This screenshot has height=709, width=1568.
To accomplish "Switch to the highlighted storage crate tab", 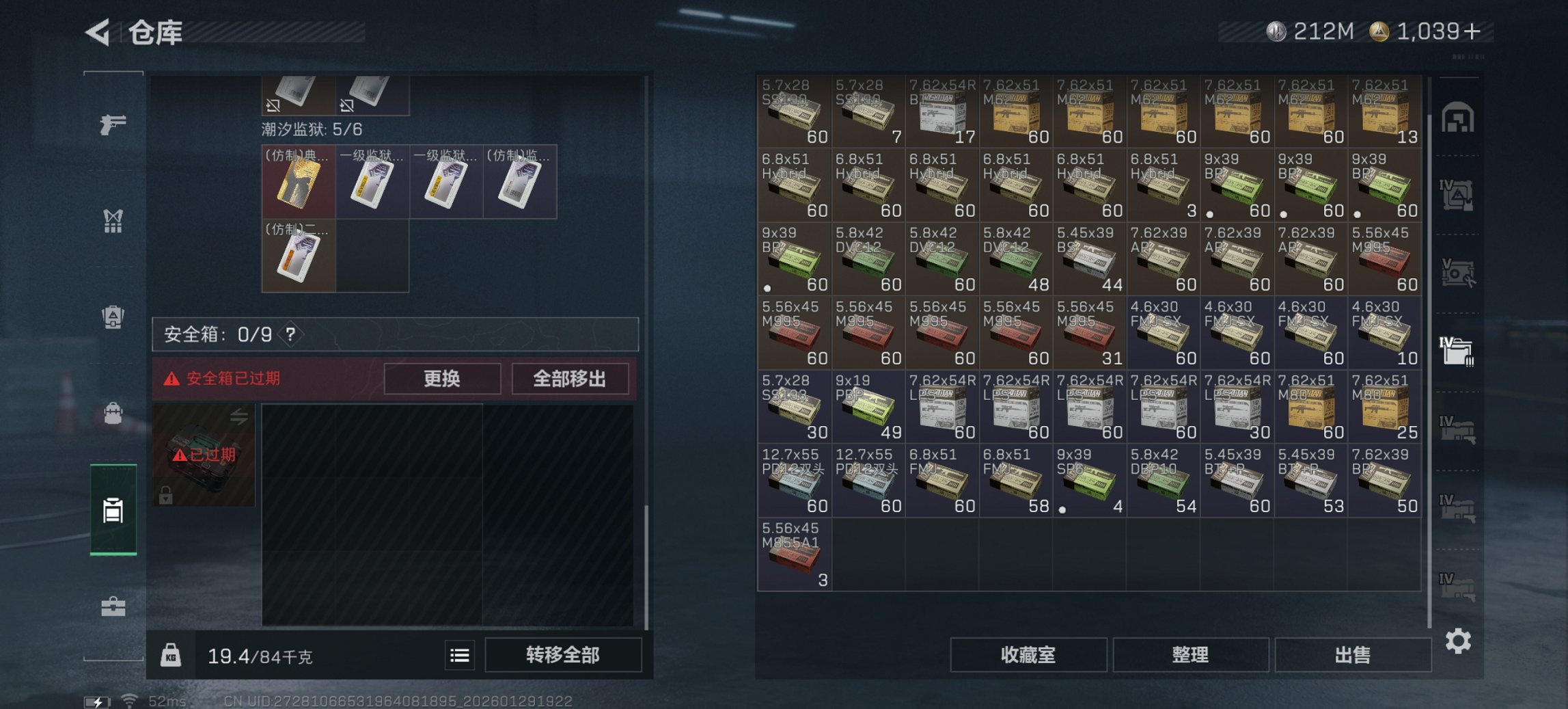I will [113, 509].
